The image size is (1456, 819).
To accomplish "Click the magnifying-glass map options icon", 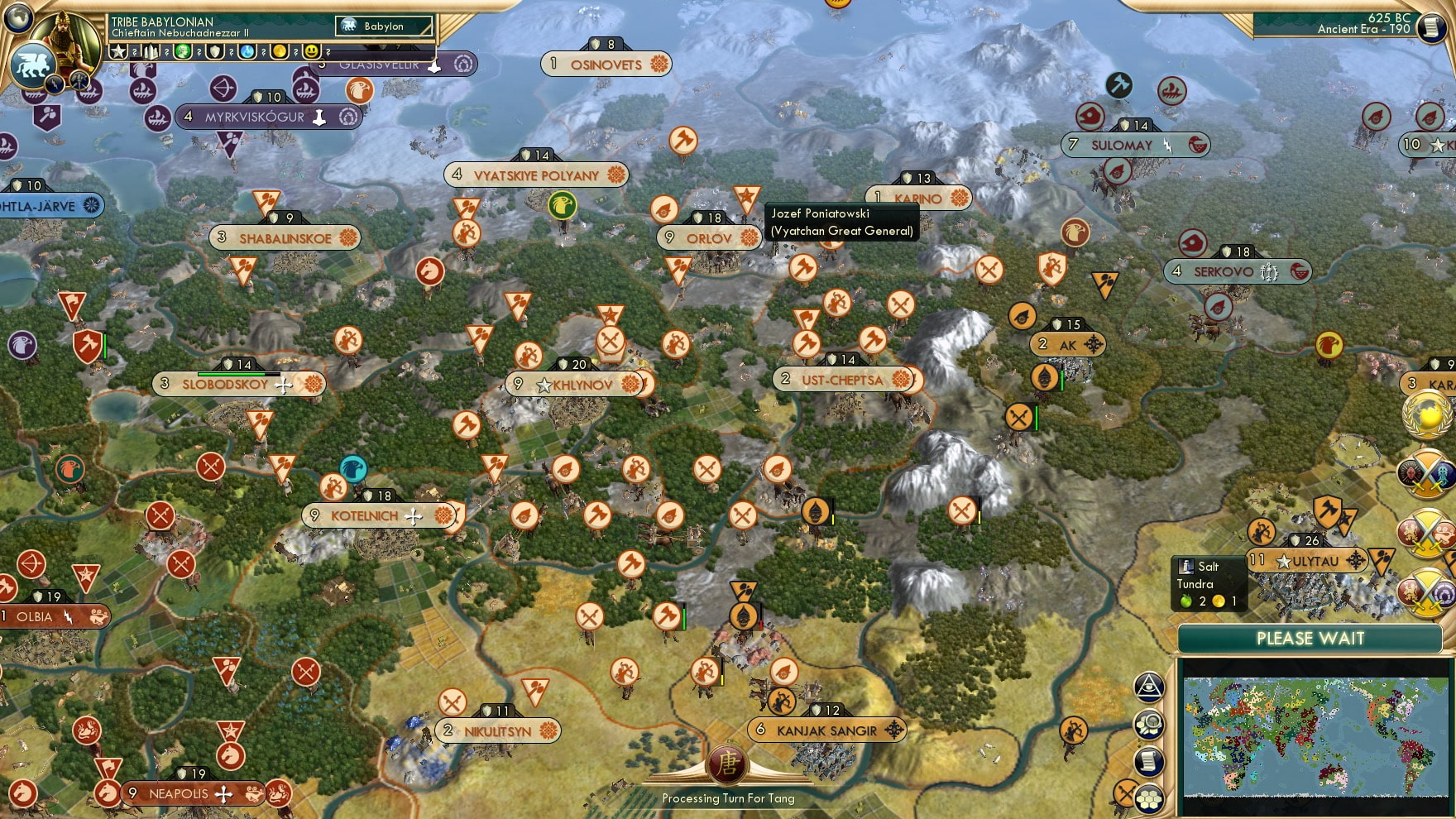I will pos(1147,723).
